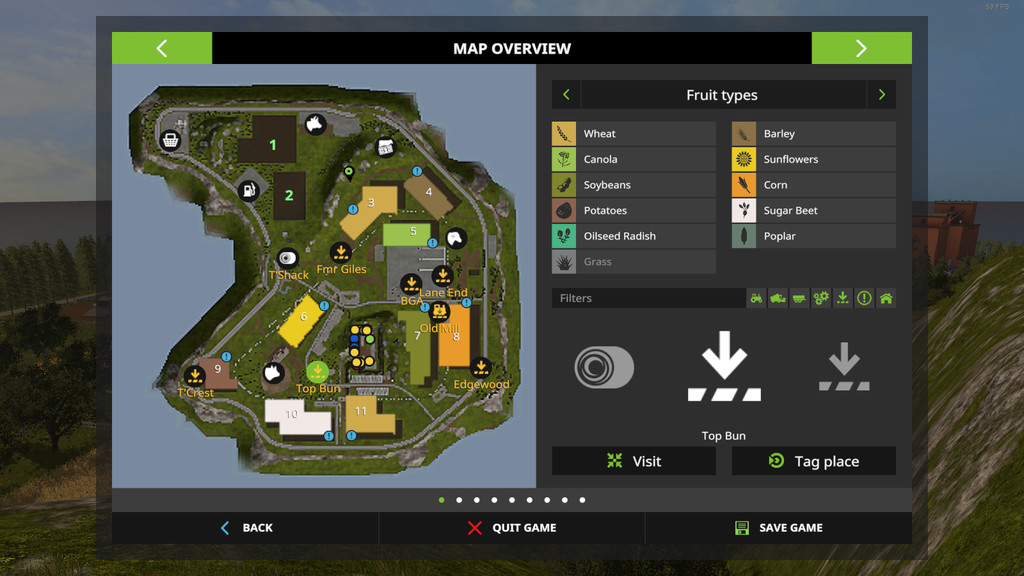Select the Potatoes legend entry
Viewport: 1024px width, 576px height.
click(x=634, y=211)
